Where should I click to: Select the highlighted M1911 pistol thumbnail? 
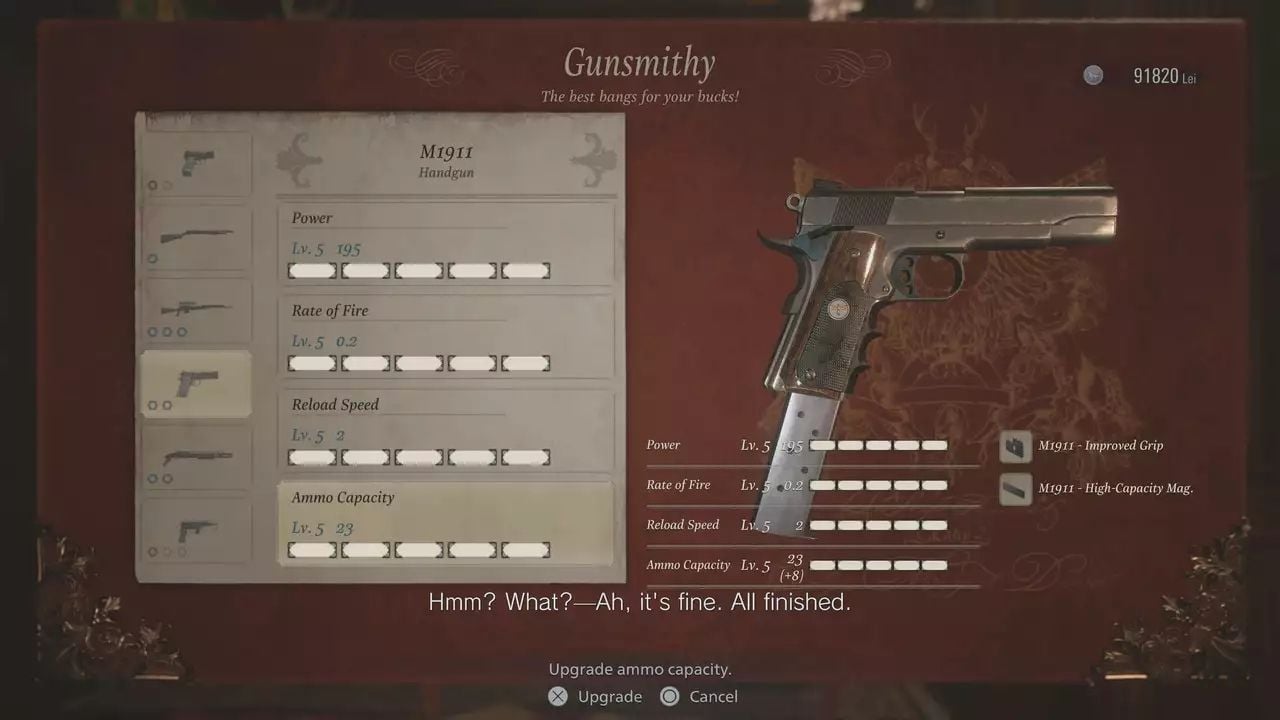click(196, 383)
